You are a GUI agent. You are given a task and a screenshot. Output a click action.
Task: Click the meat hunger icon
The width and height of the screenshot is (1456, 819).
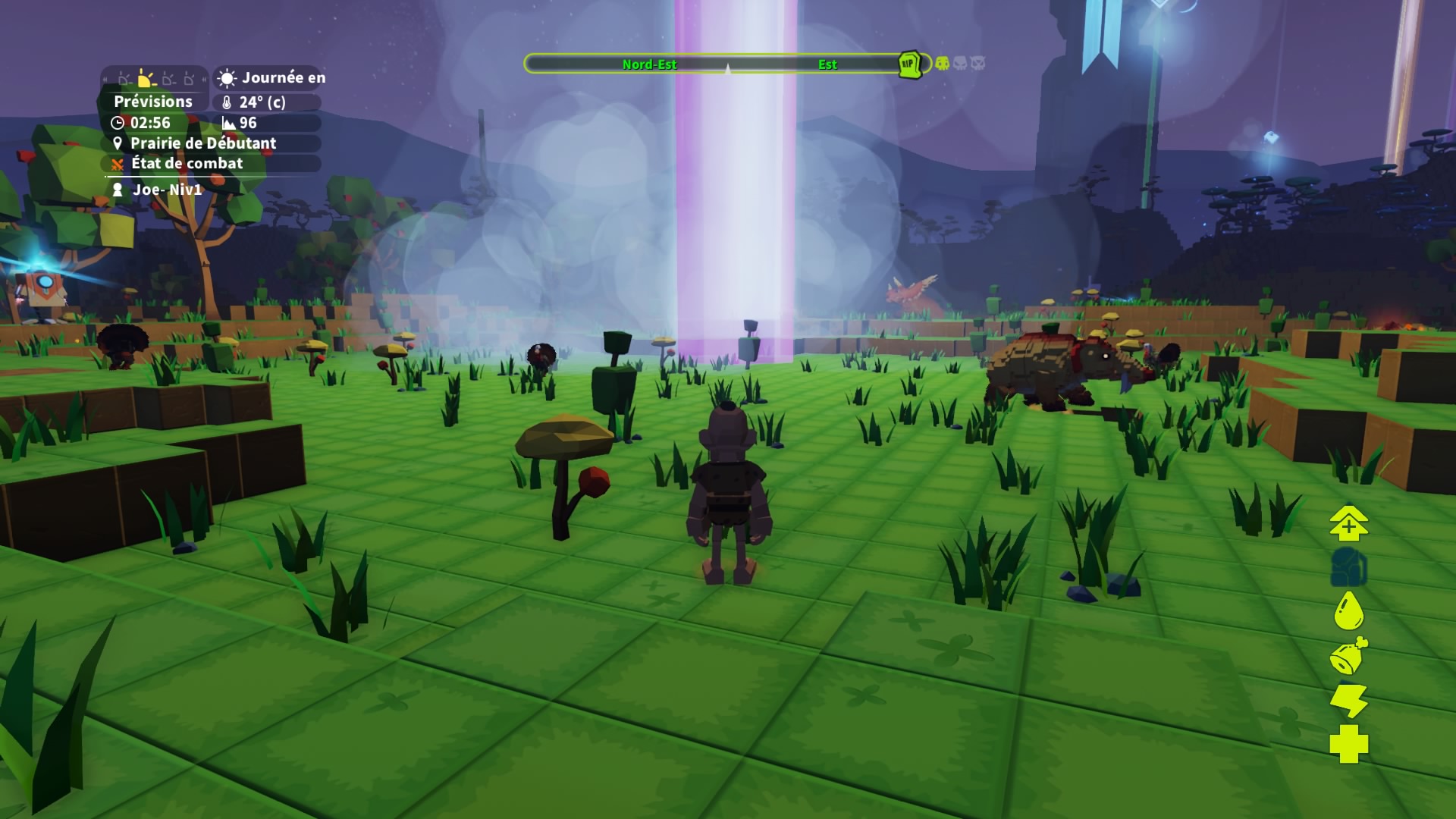coord(1348,656)
